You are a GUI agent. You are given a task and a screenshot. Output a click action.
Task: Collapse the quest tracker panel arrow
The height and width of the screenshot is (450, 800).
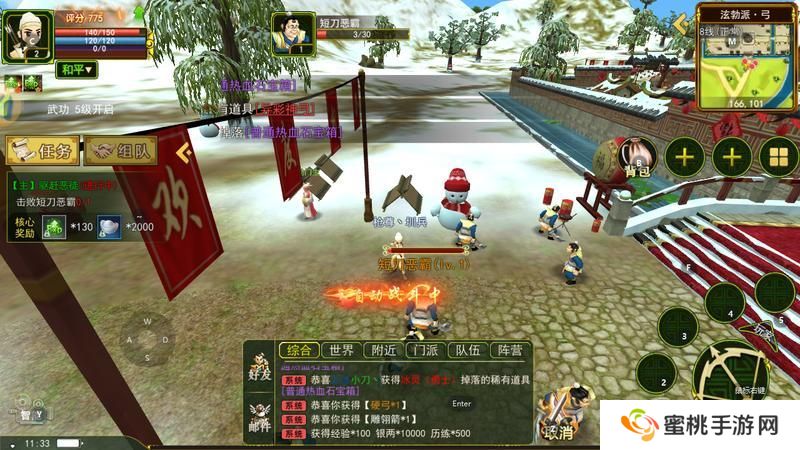[183, 152]
